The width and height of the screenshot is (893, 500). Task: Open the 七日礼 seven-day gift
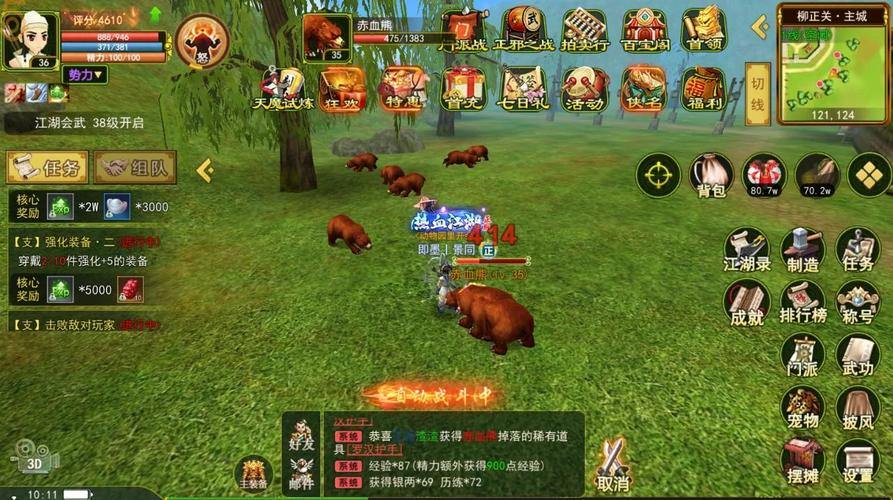pyautogui.click(x=523, y=88)
